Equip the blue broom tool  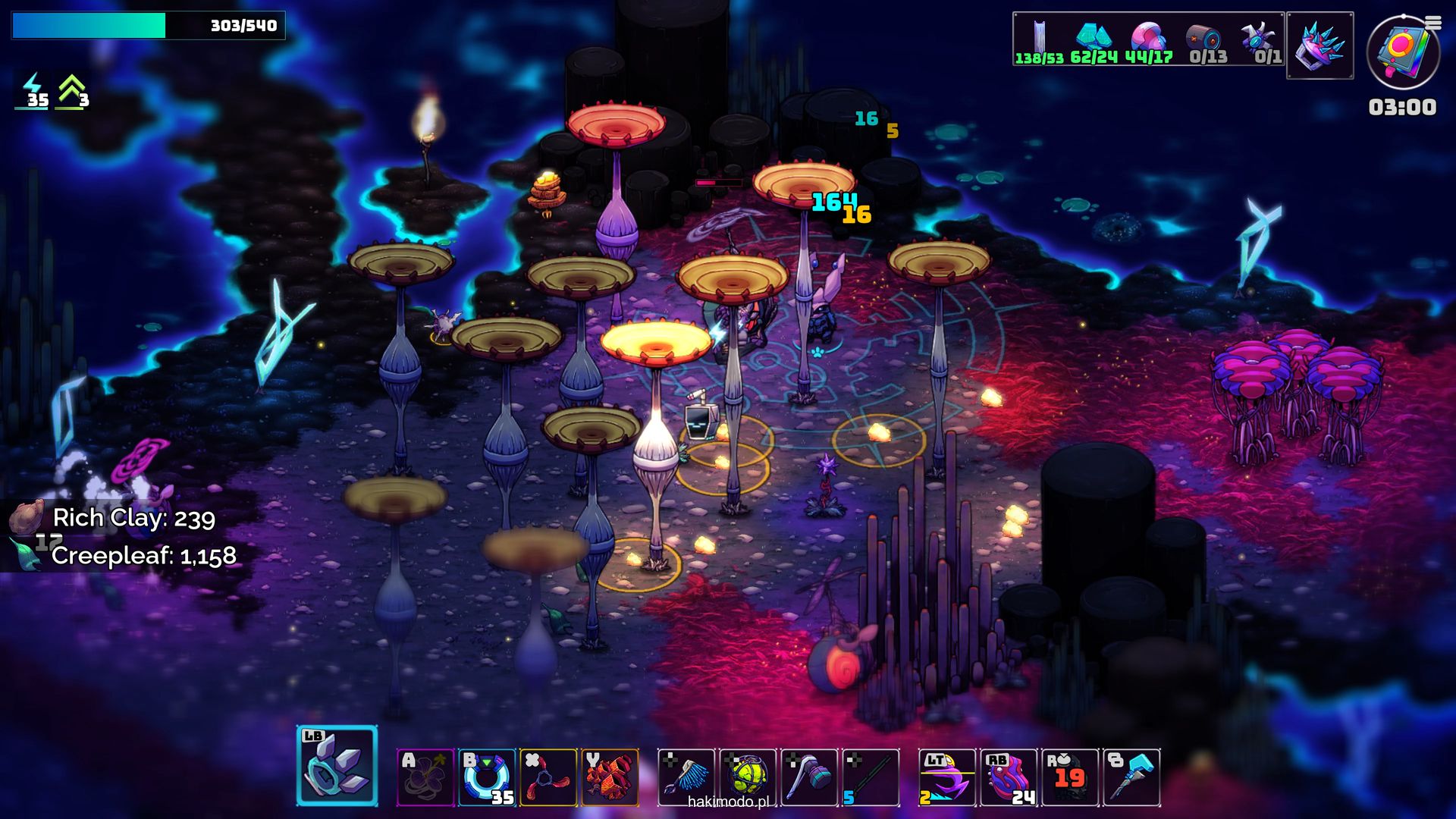click(x=686, y=777)
